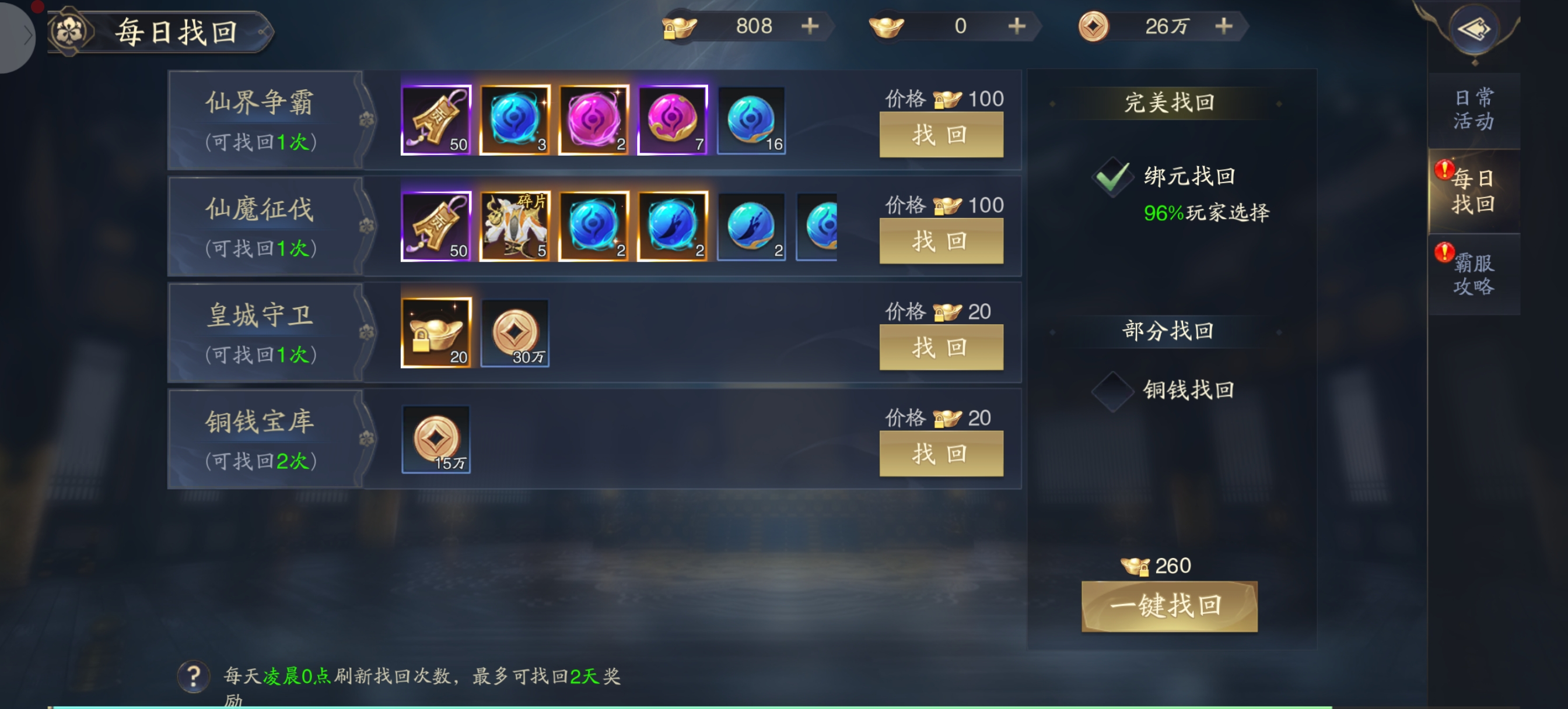The image size is (1568, 709).
Task: Inspect the 碎片 fragment reward in 仙魔征伐
Action: click(515, 226)
